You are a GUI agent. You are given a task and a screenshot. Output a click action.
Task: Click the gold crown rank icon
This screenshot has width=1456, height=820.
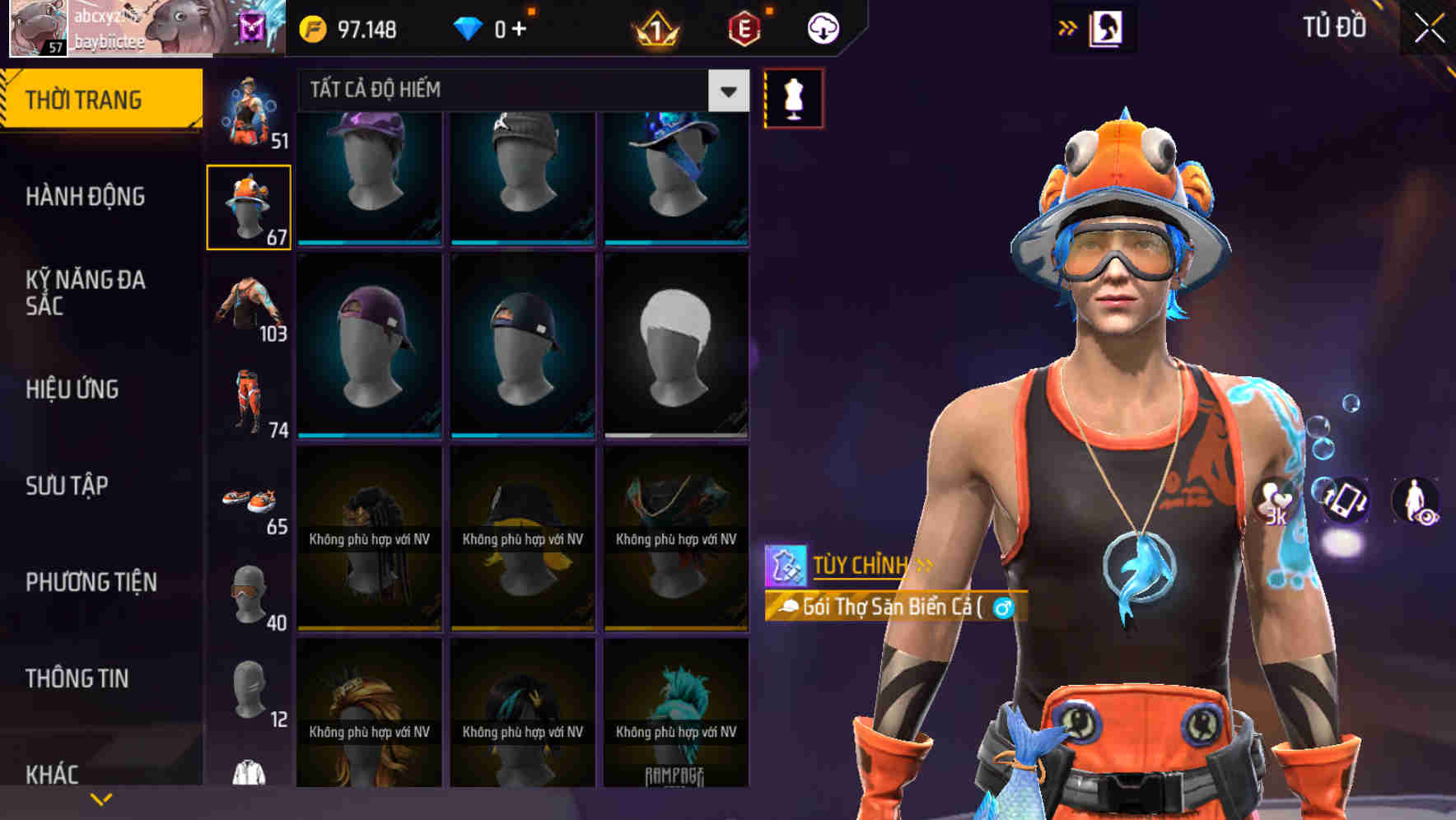655,30
